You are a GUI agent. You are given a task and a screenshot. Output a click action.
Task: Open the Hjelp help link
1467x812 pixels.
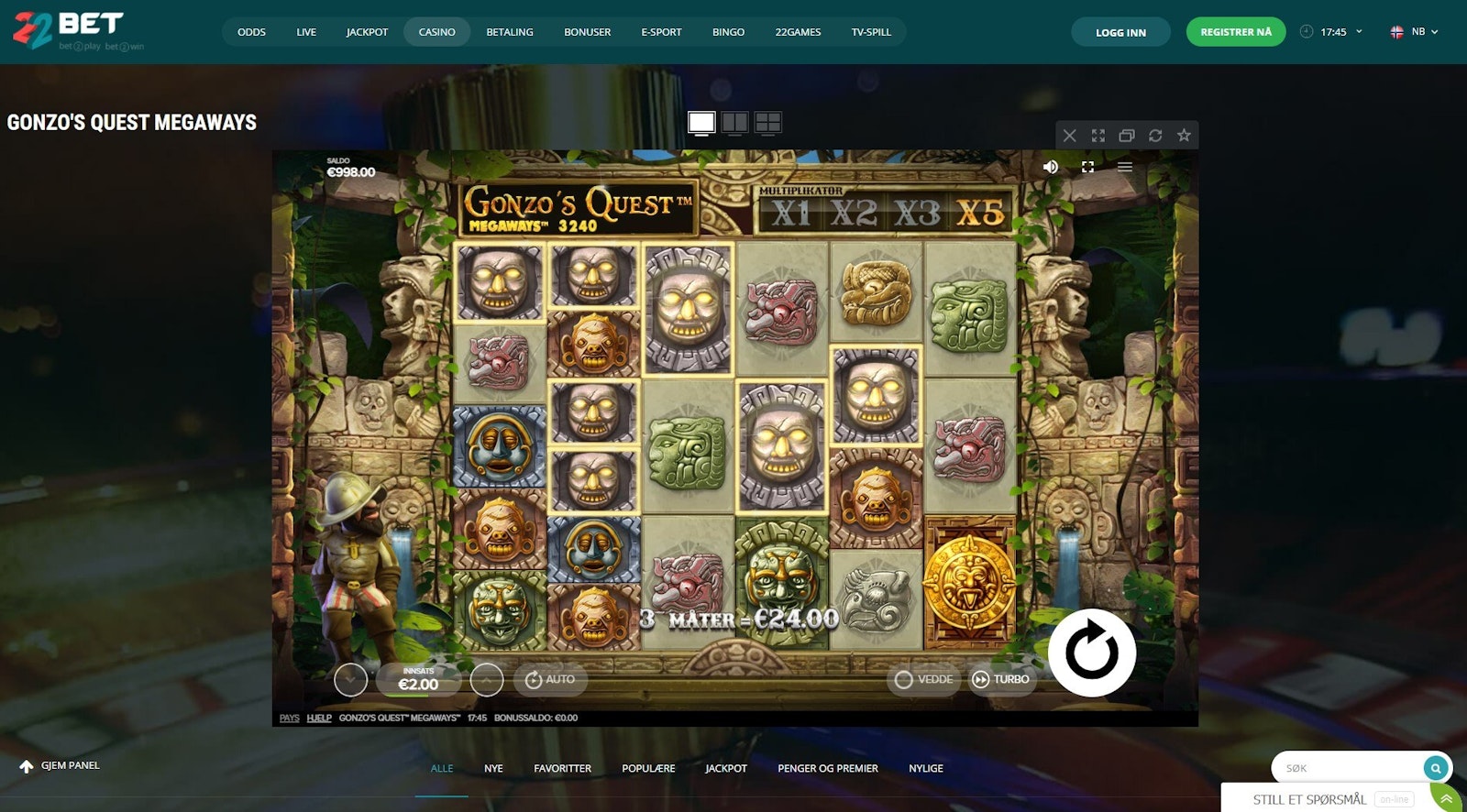[318, 718]
